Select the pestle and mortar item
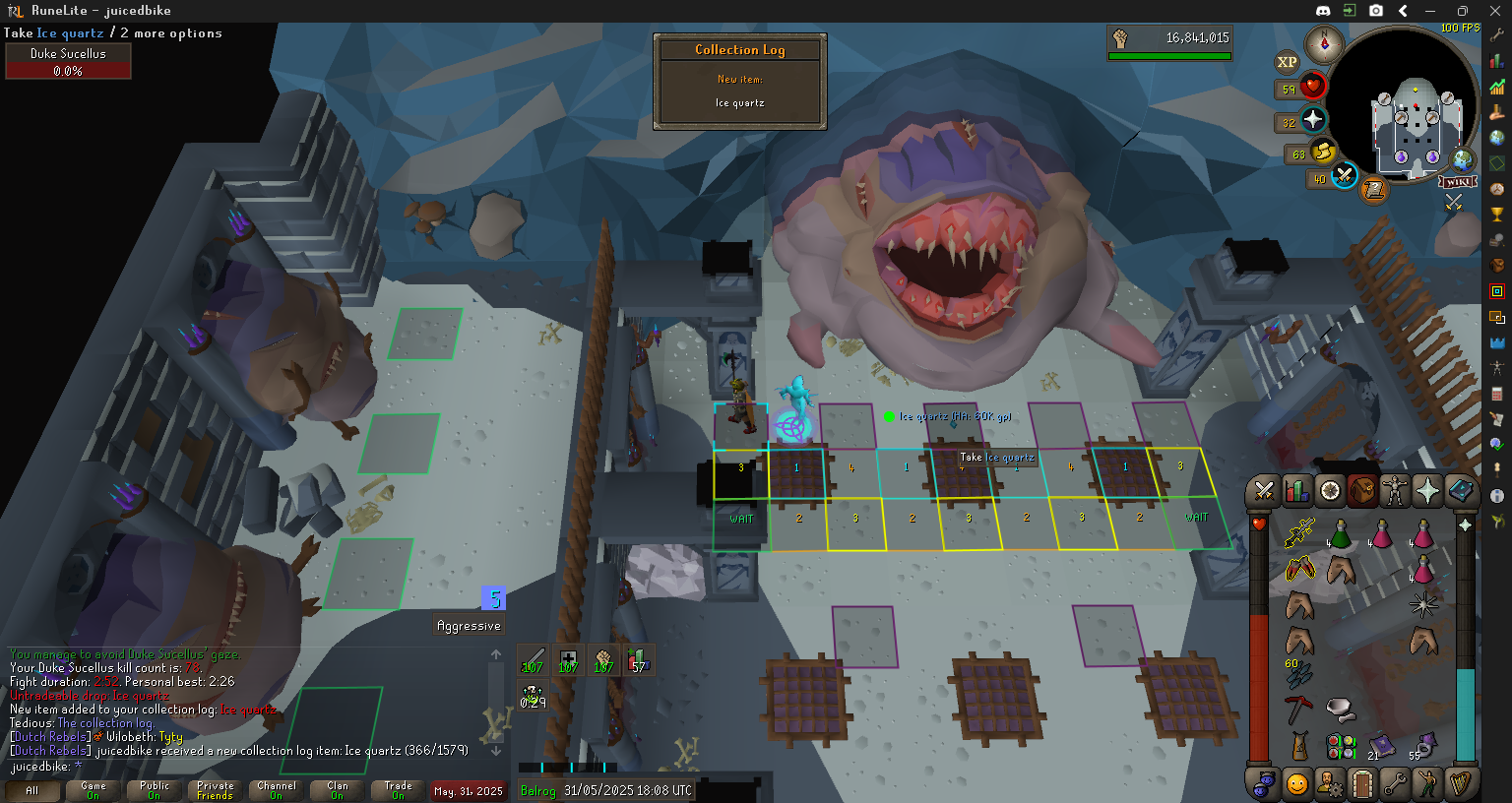Image resolution: width=1512 pixels, height=803 pixels. coord(1340,709)
